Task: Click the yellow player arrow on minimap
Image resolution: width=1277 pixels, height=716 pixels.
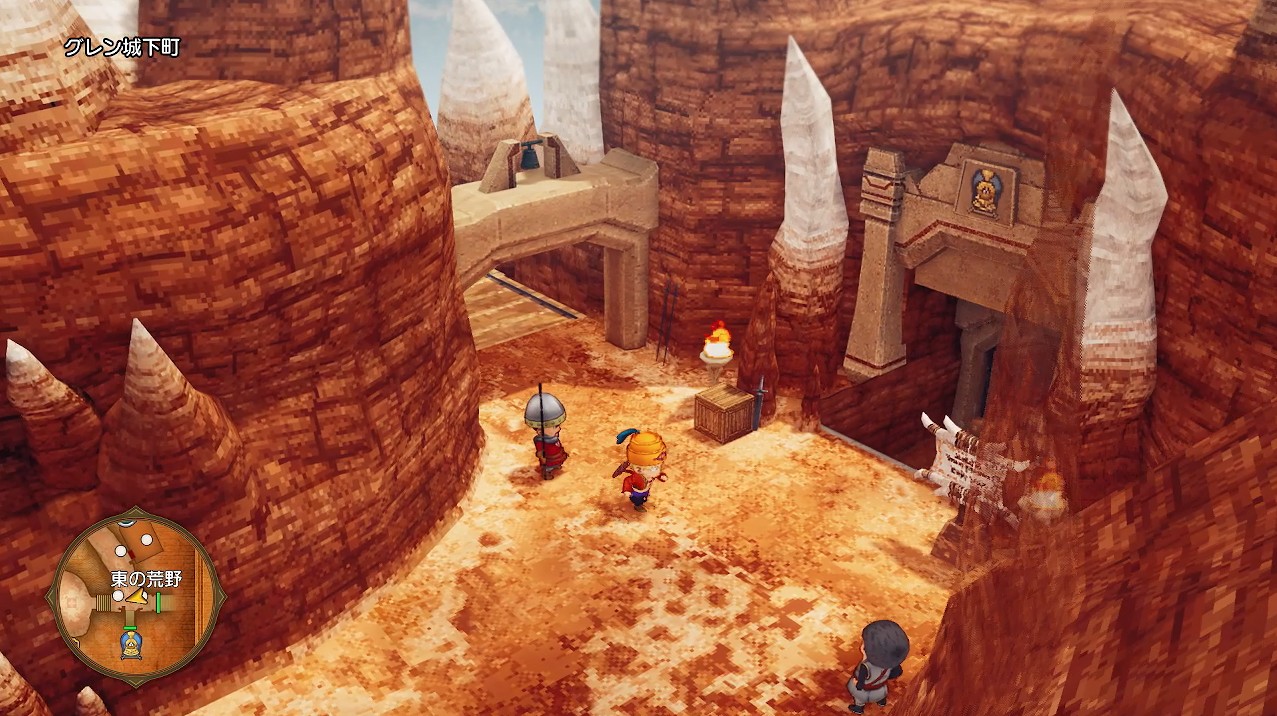Action: (x=135, y=599)
